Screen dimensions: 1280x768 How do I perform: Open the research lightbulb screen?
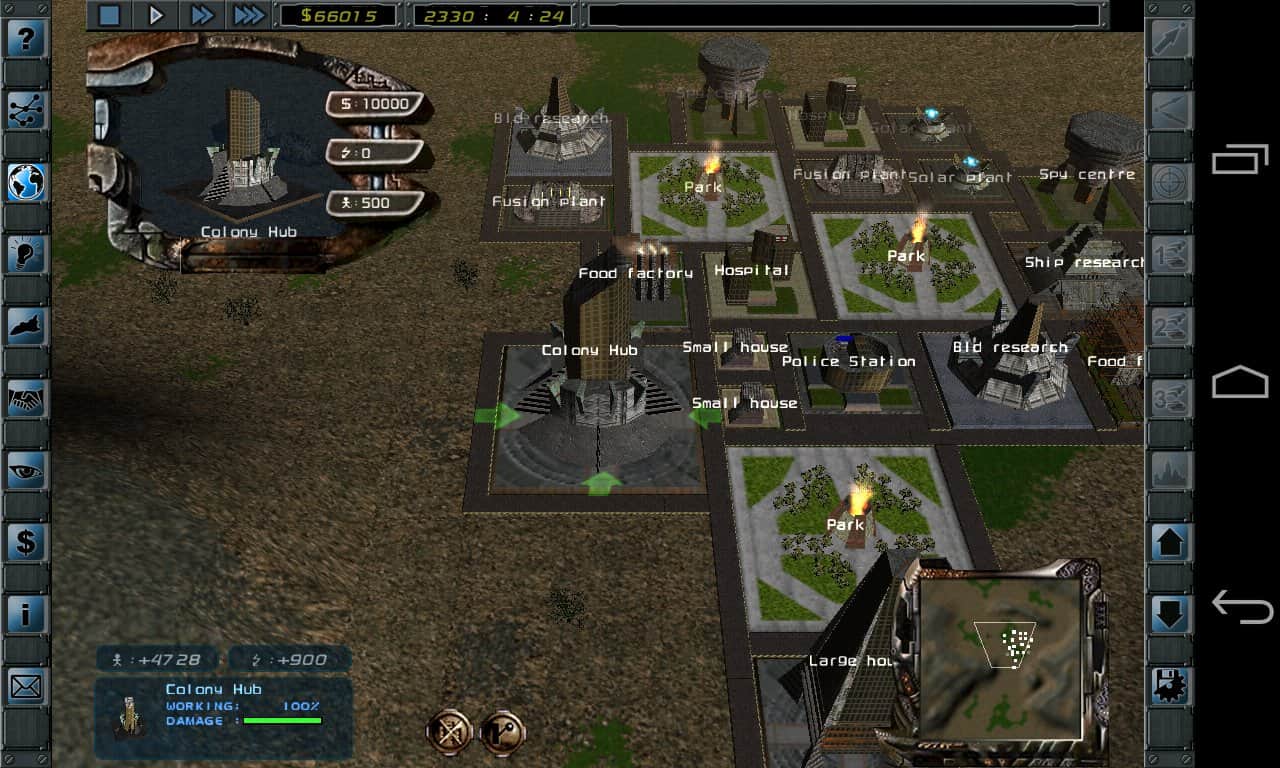pos(26,255)
